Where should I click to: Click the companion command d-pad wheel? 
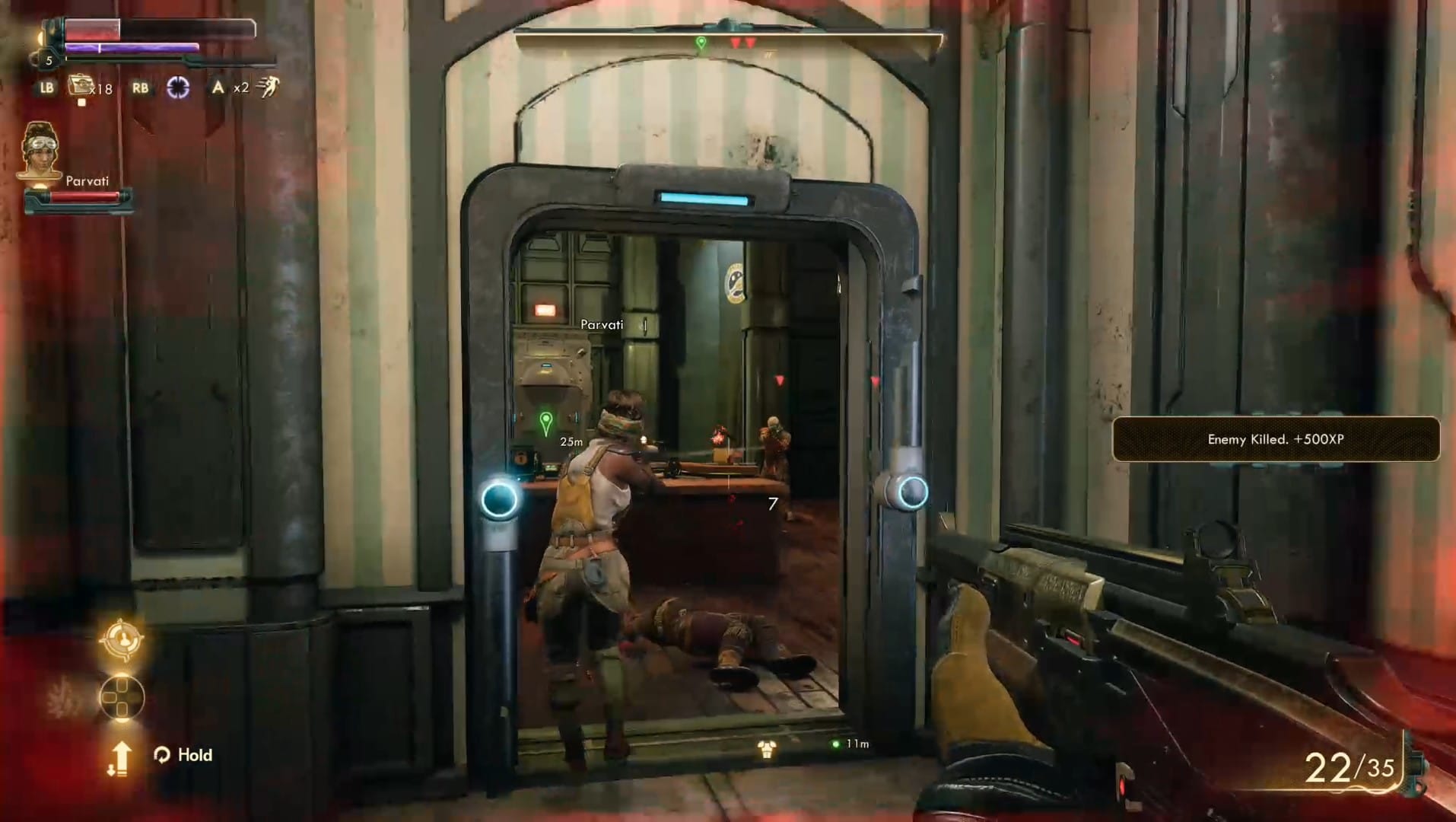122,697
